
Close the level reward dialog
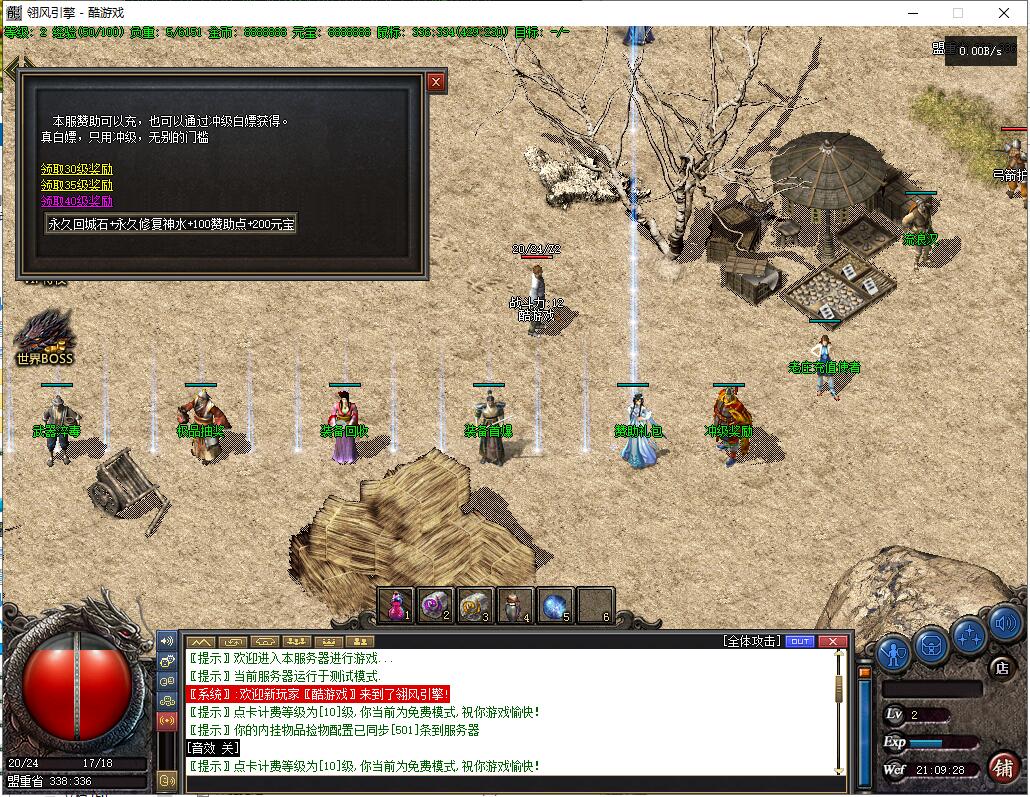pos(436,83)
